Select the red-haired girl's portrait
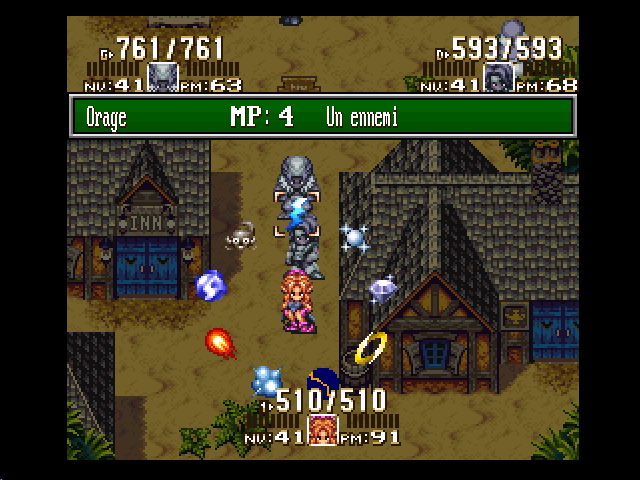This screenshot has height=480, width=640. [x=322, y=430]
